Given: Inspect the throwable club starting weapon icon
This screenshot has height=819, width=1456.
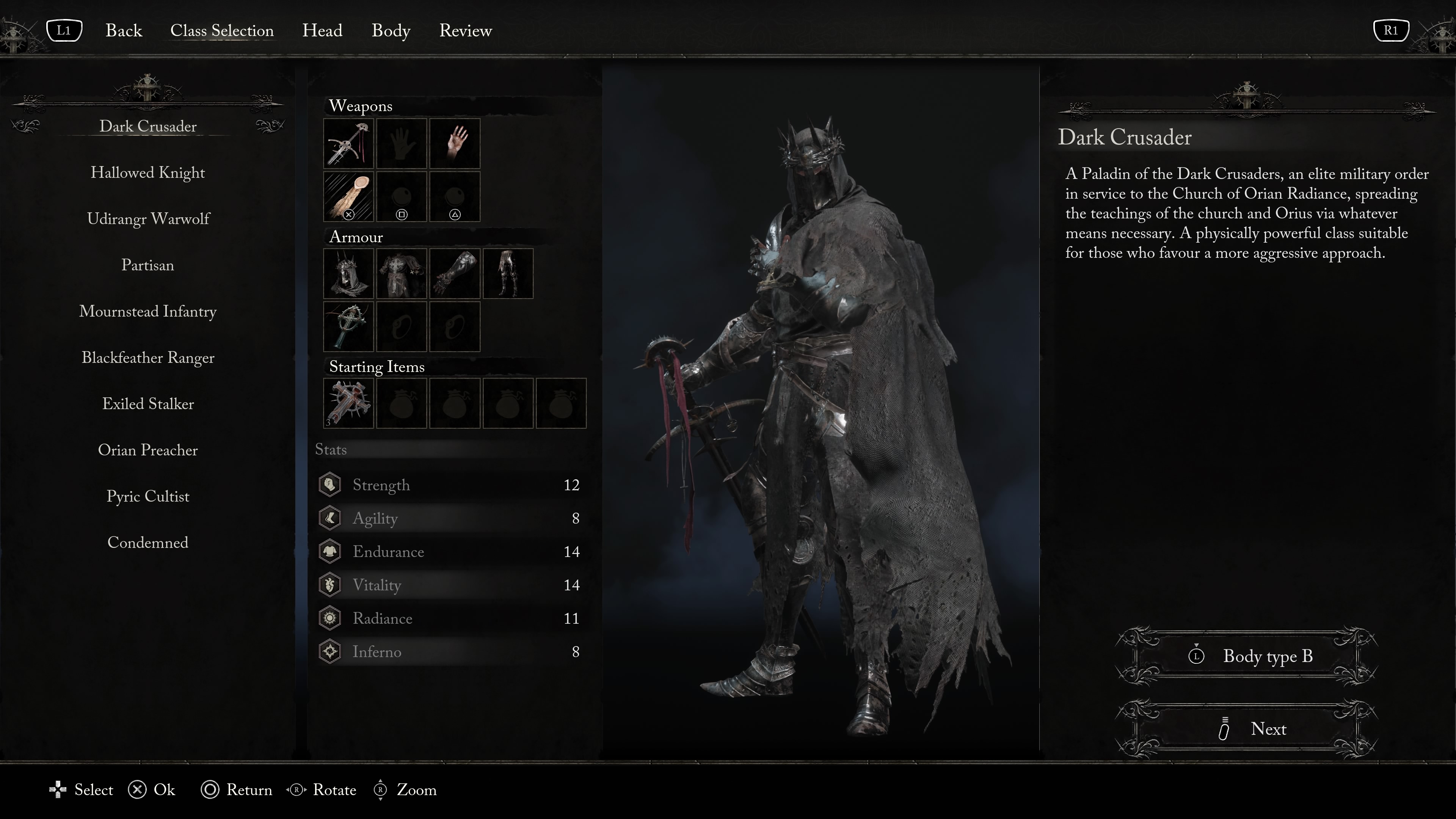Looking at the screenshot, I should point(348,196).
